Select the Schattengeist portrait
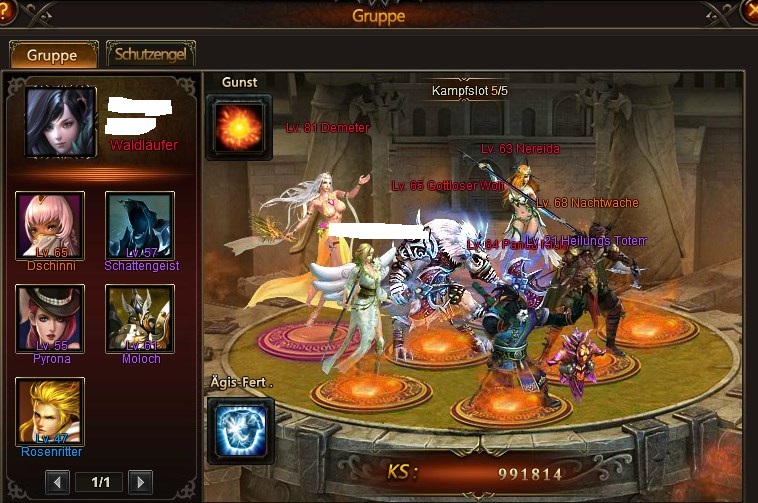The image size is (758, 503). (140, 226)
